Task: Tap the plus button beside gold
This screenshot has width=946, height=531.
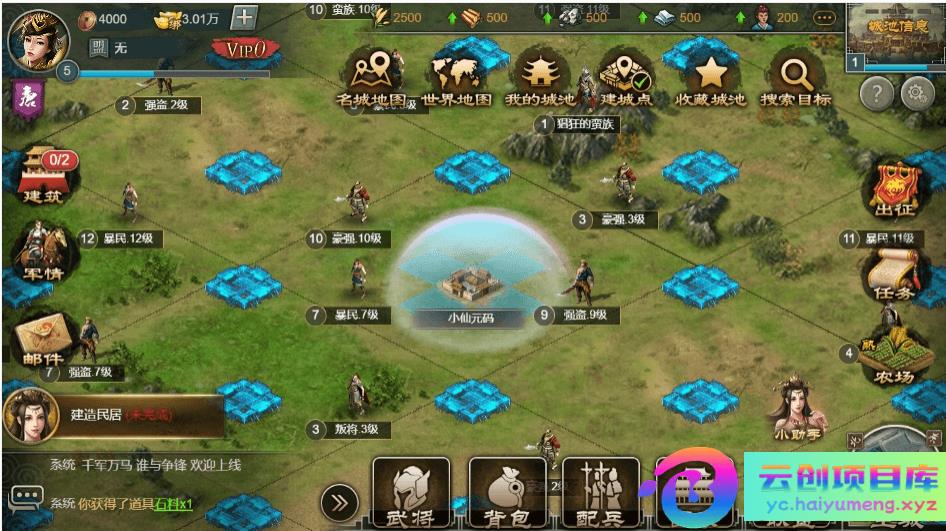Action: pyautogui.click(x=244, y=18)
